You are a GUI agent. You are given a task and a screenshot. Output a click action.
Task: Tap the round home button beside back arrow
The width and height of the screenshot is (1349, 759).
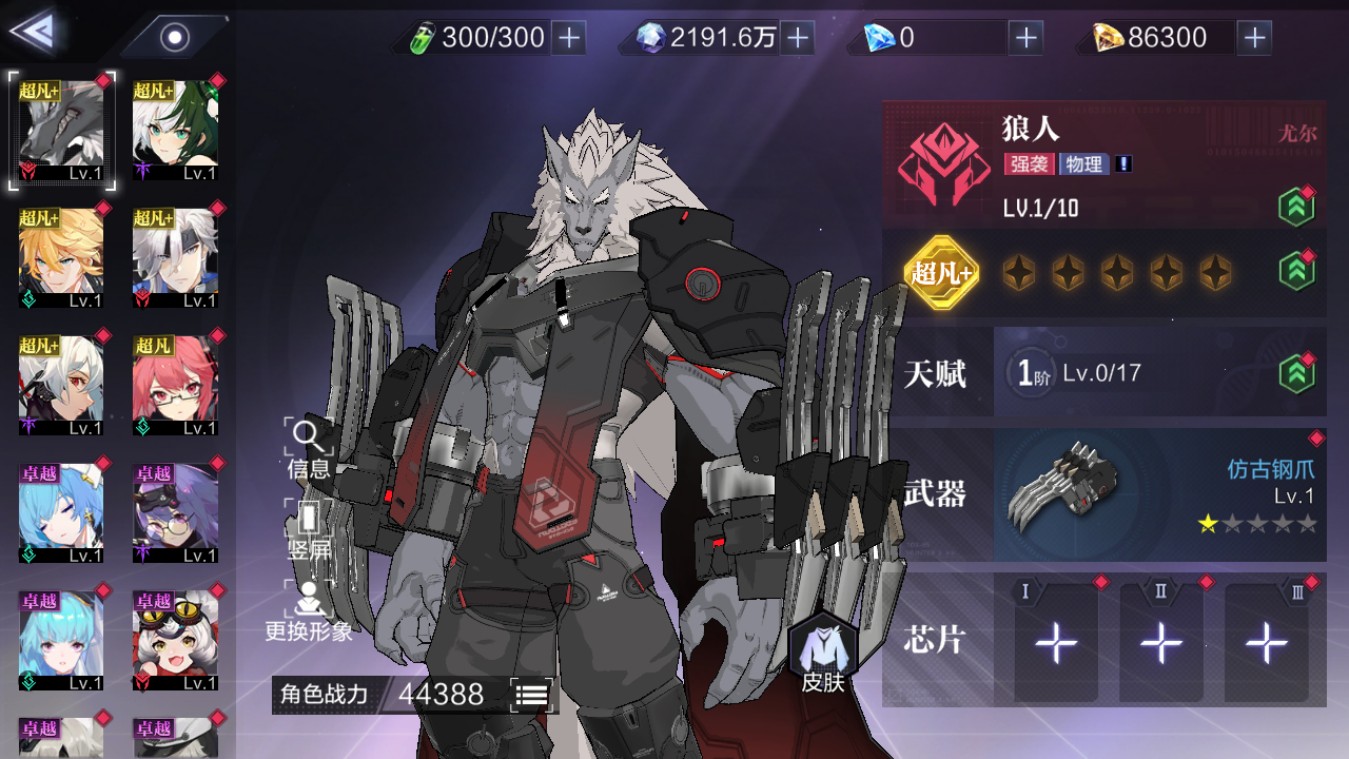(175, 38)
